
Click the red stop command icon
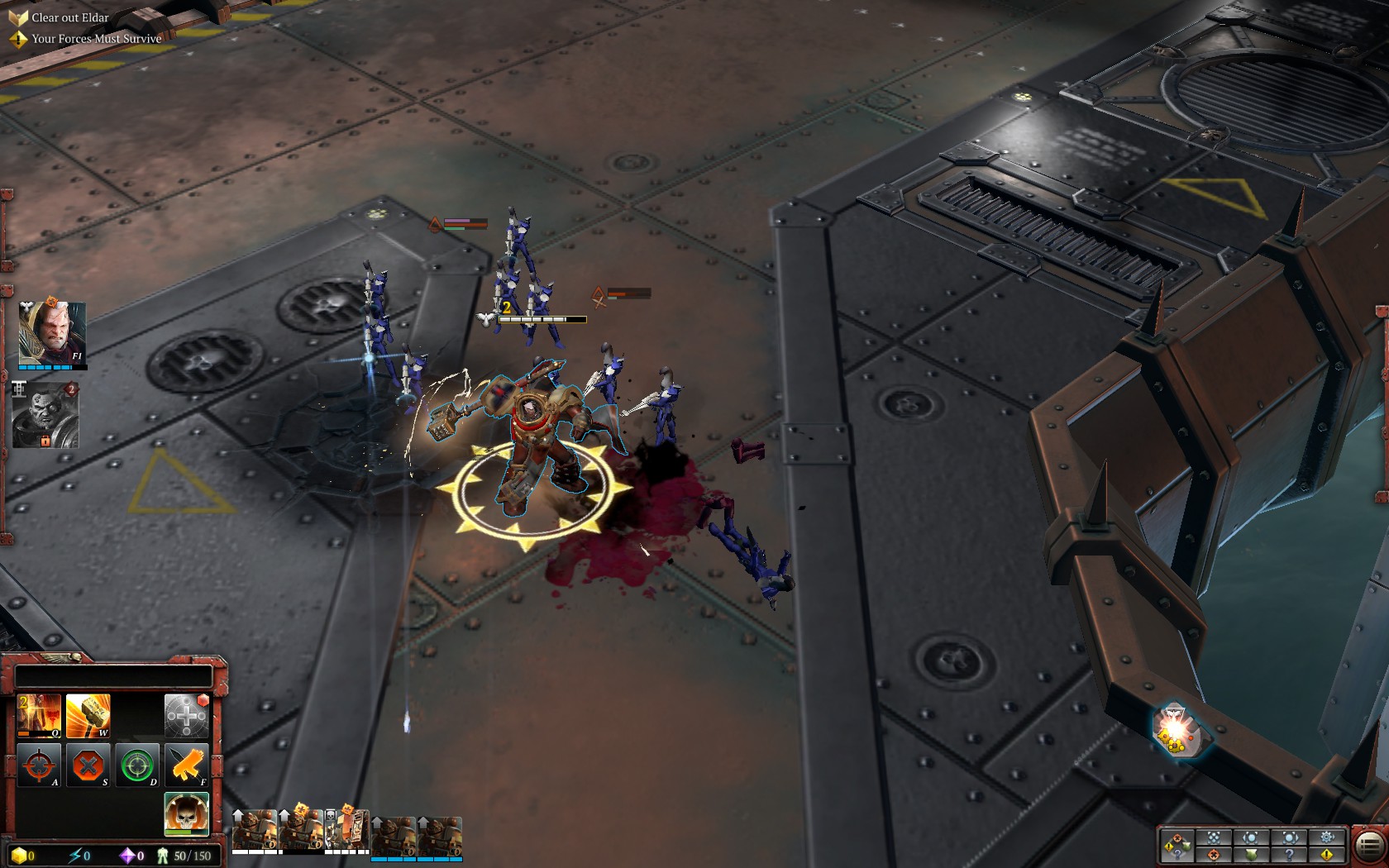click(88, 765)
